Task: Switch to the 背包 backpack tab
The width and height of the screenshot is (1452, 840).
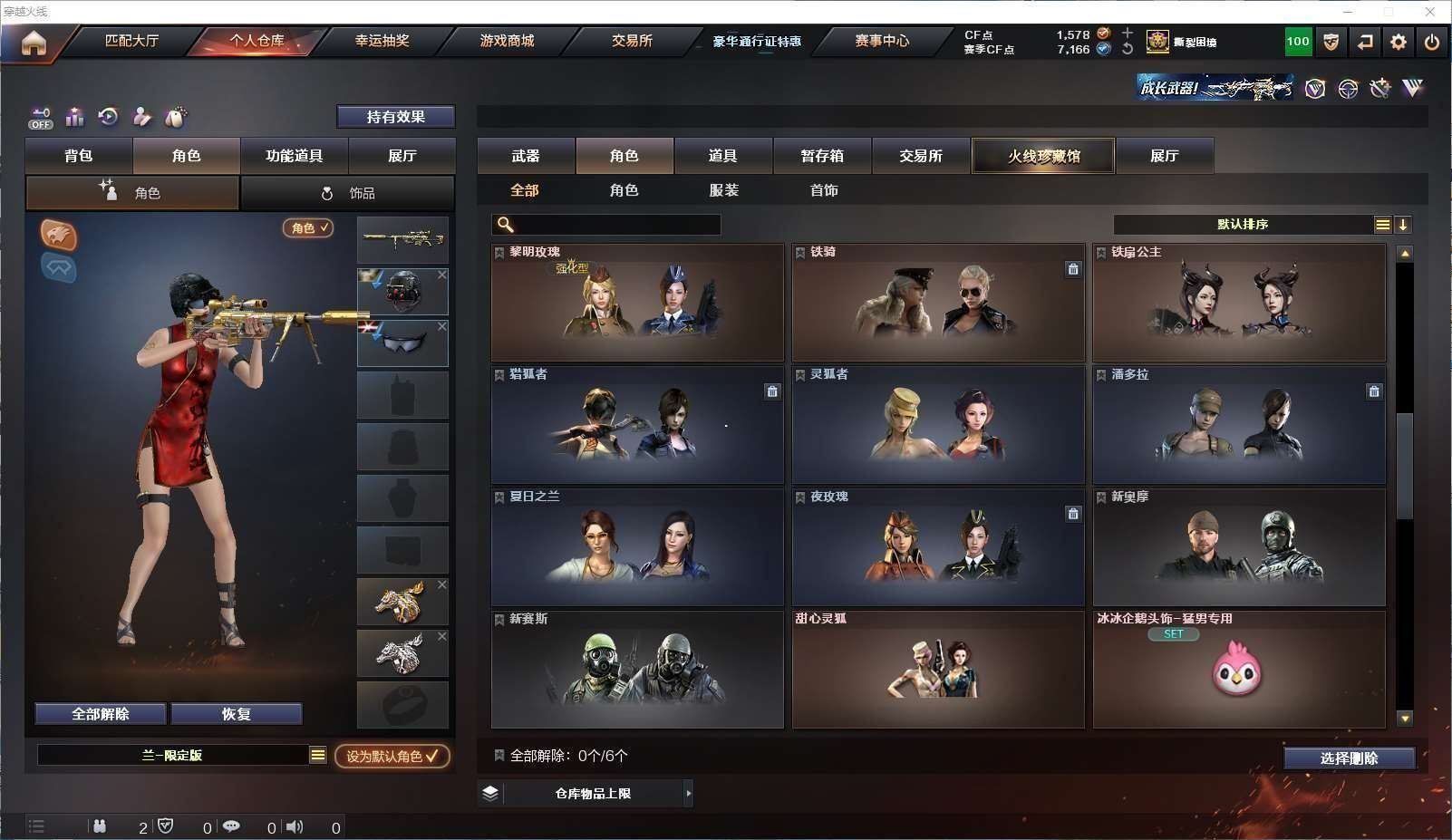Action: pyautogui.click(x=79, y=156)
